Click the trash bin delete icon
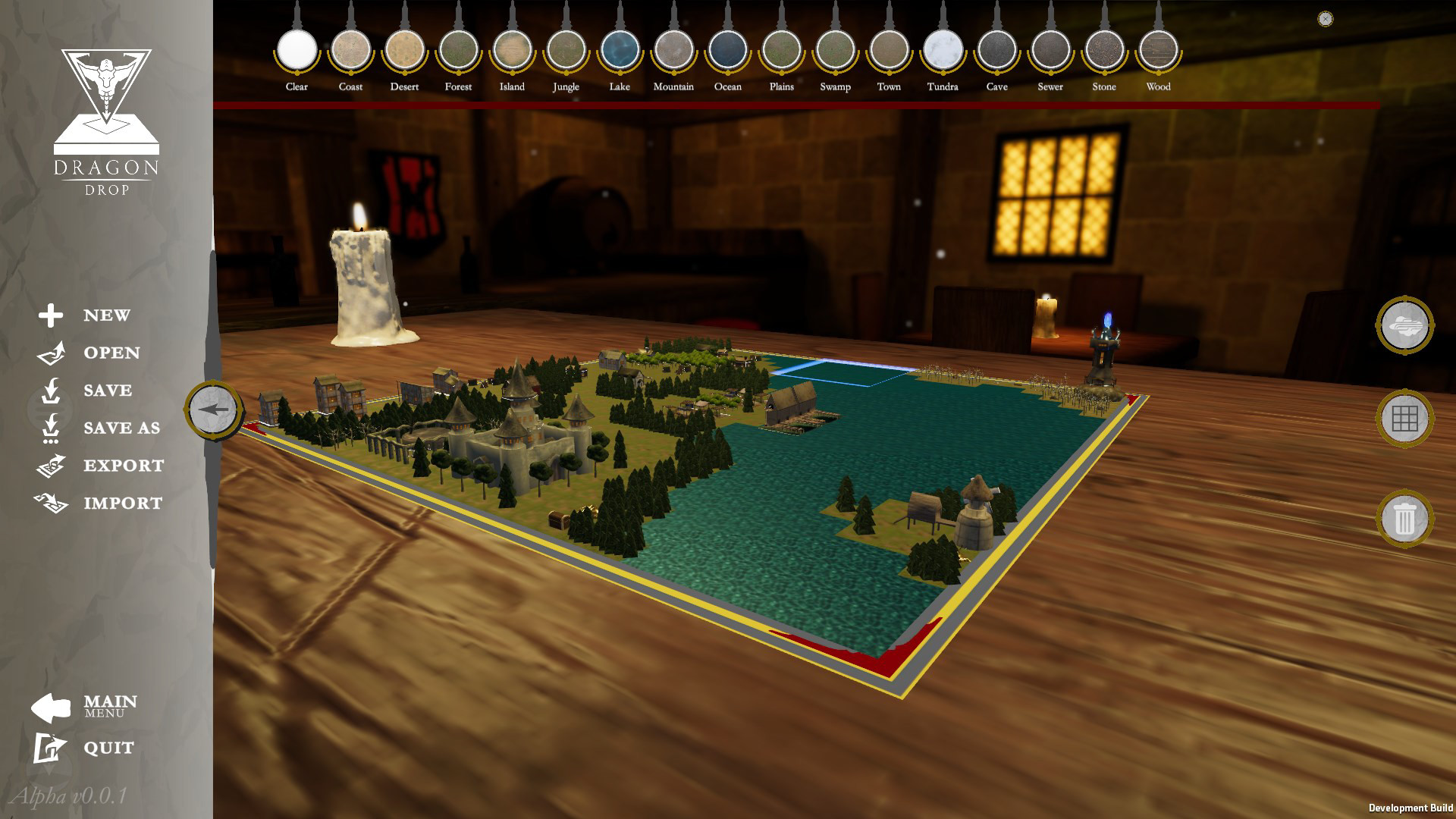Viewport: 1456px width, 819px height. (1404, 519)
